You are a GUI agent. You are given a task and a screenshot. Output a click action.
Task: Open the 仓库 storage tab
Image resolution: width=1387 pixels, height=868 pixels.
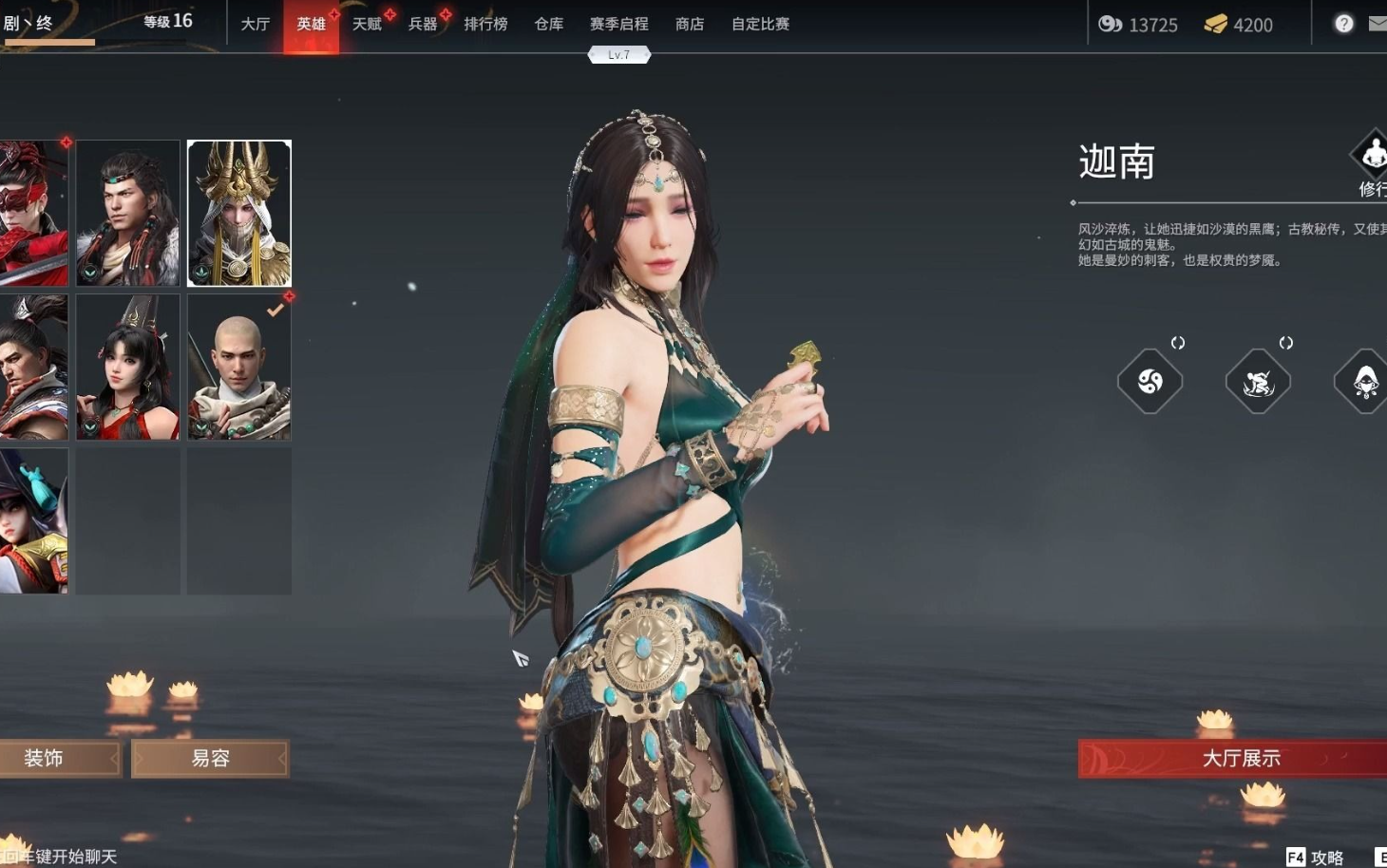pos(549,24)
